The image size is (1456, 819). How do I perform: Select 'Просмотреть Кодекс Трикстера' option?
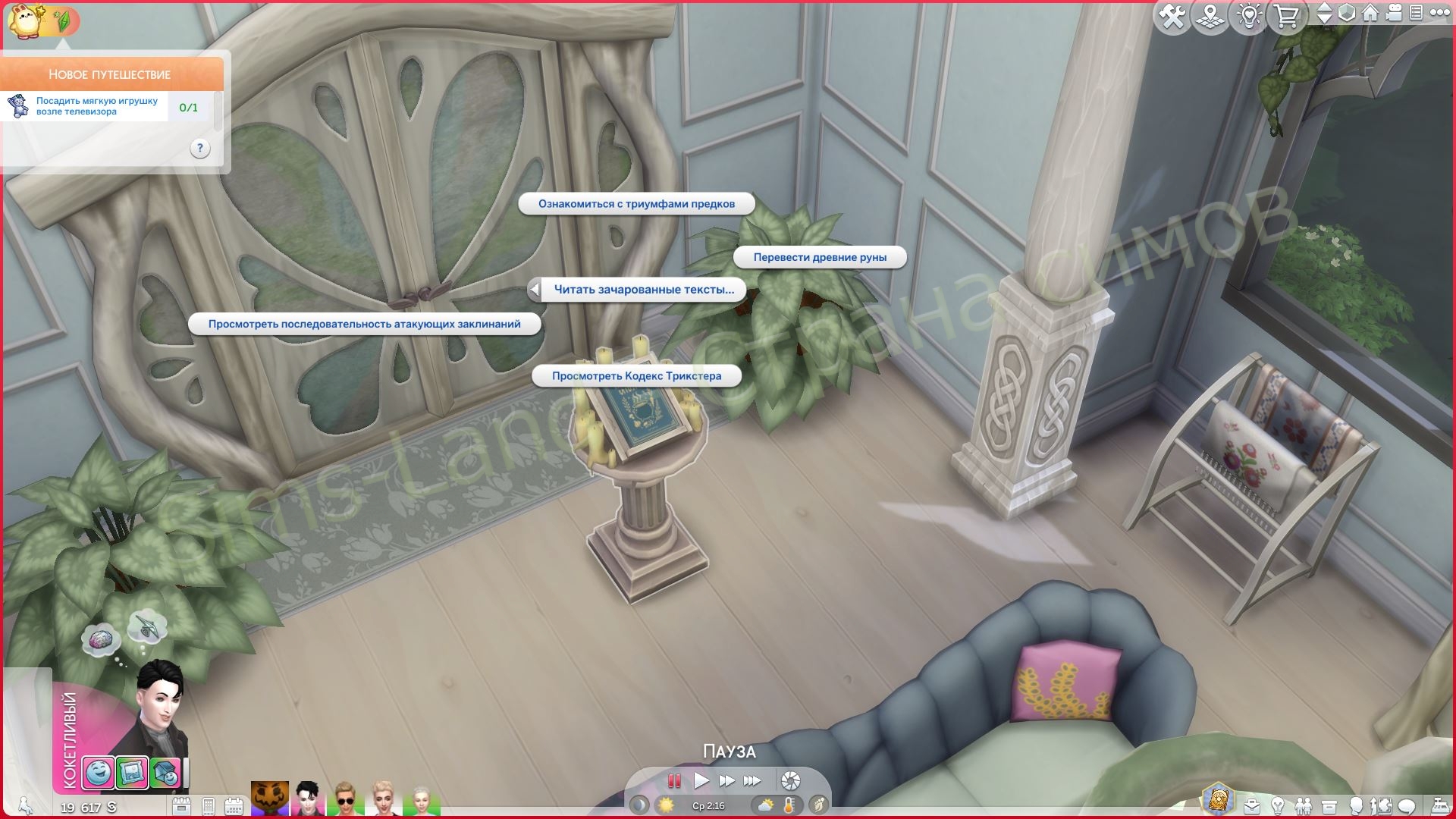pos(636,376)
